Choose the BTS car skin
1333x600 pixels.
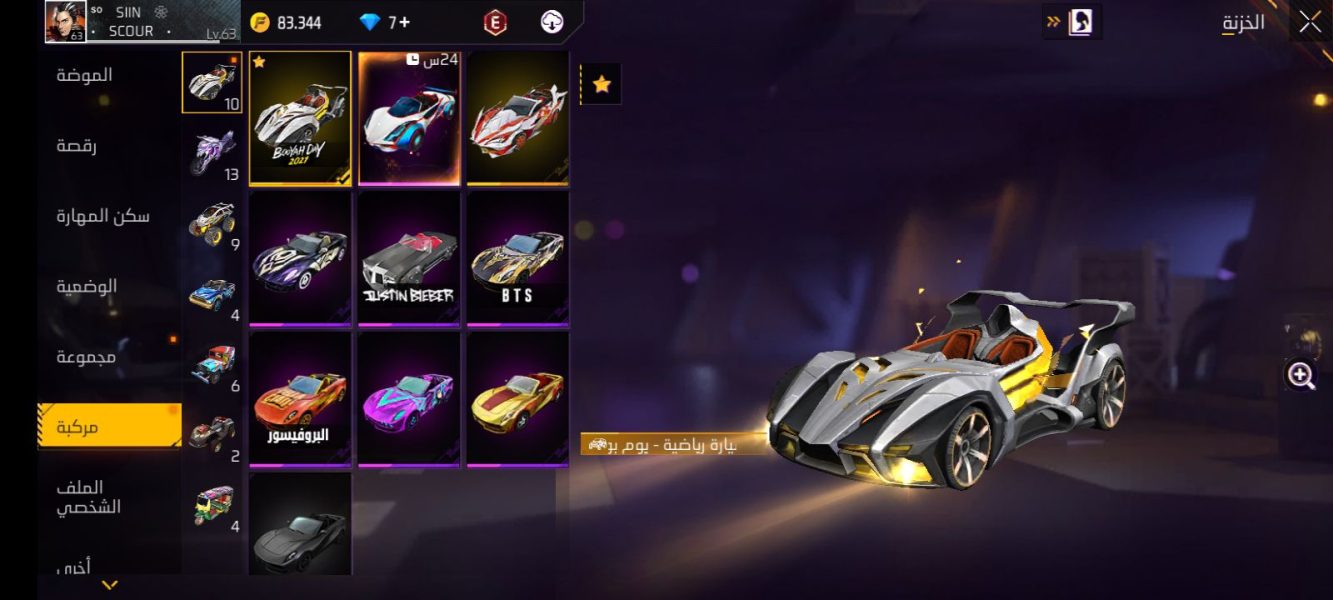pos(518,259)
